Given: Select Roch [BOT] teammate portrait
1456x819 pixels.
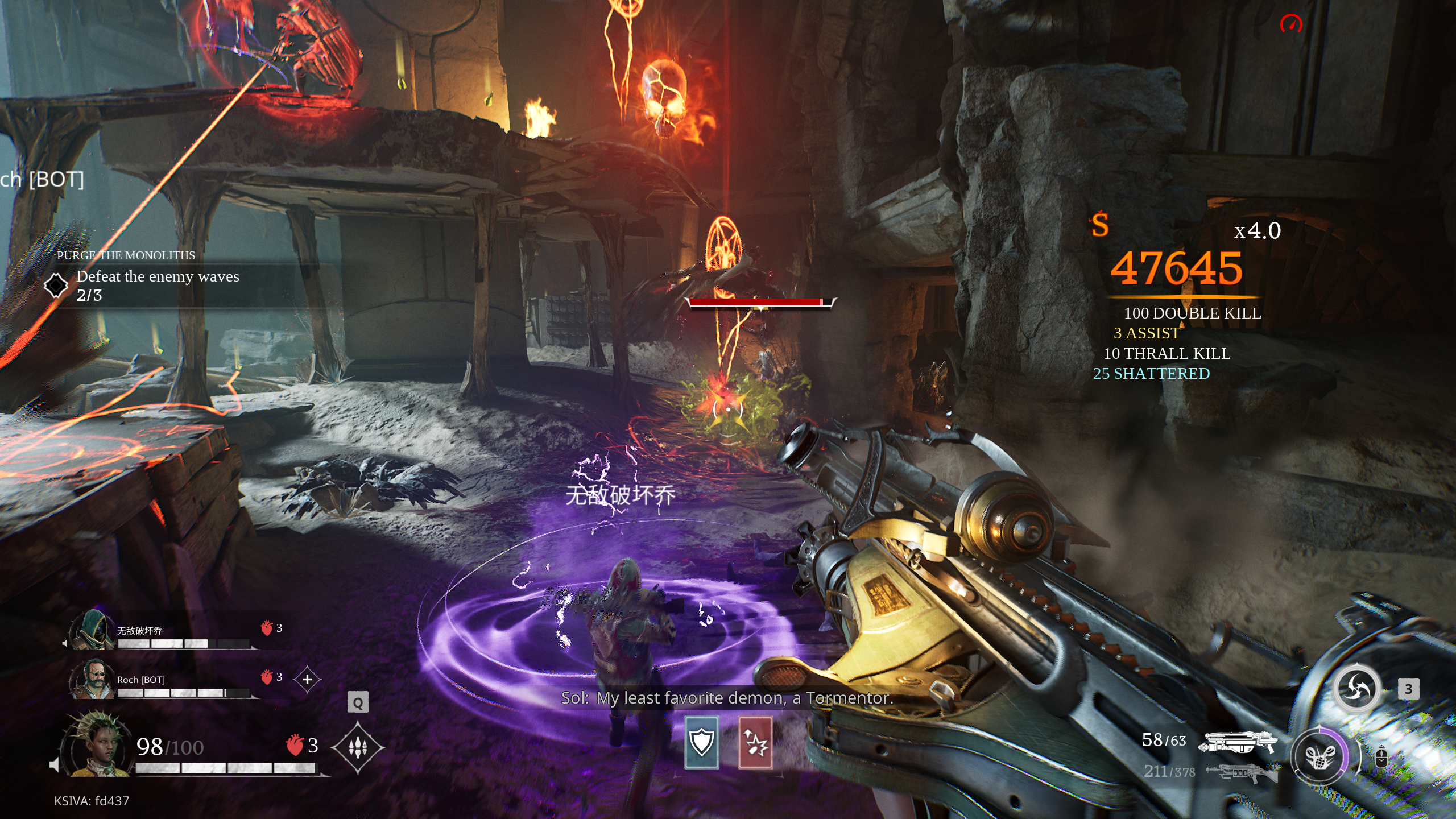Looking at the screenshot, I should [92, 679].
